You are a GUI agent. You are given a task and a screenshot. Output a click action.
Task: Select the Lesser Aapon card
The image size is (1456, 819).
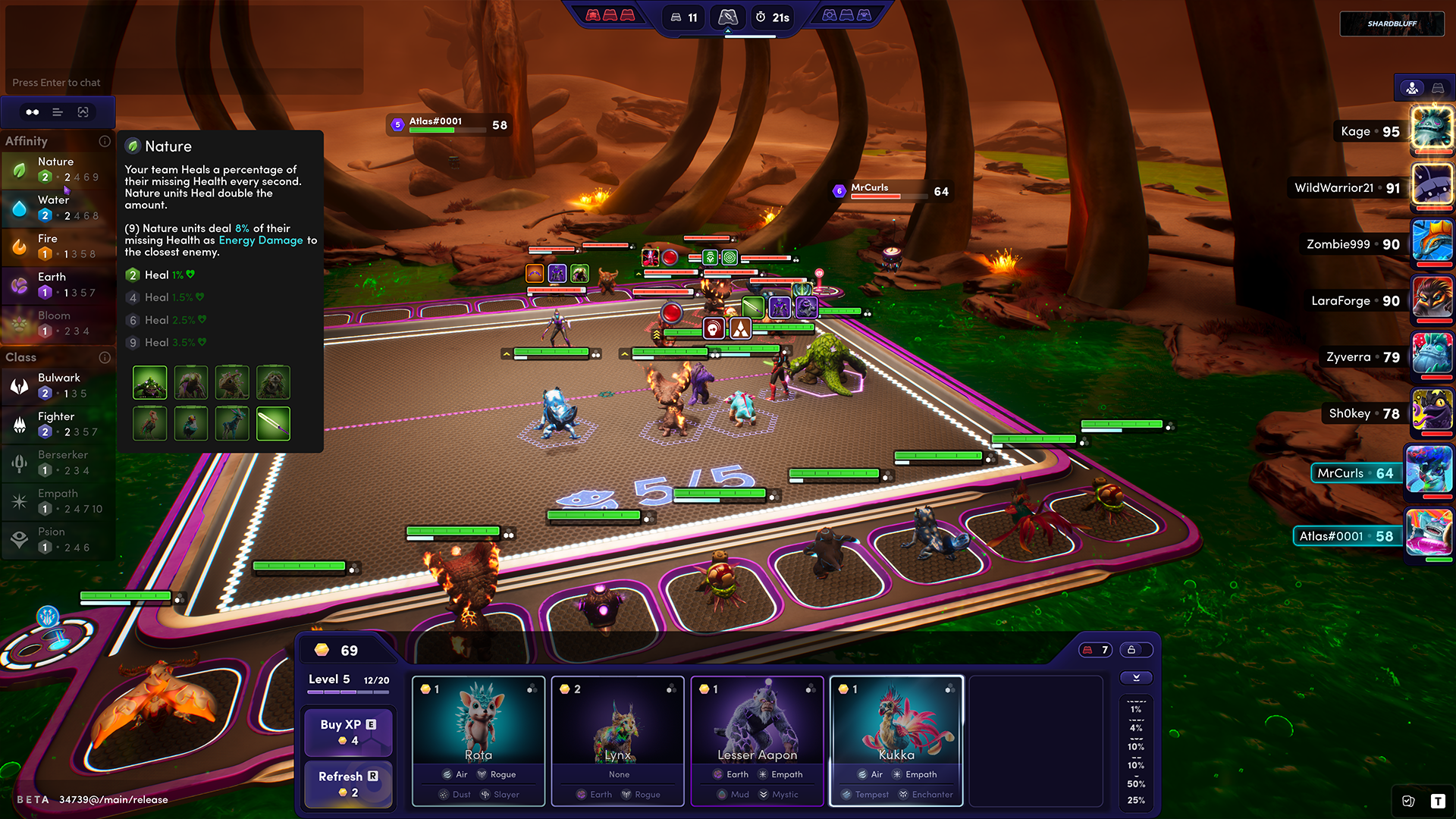tap(758, 740)
